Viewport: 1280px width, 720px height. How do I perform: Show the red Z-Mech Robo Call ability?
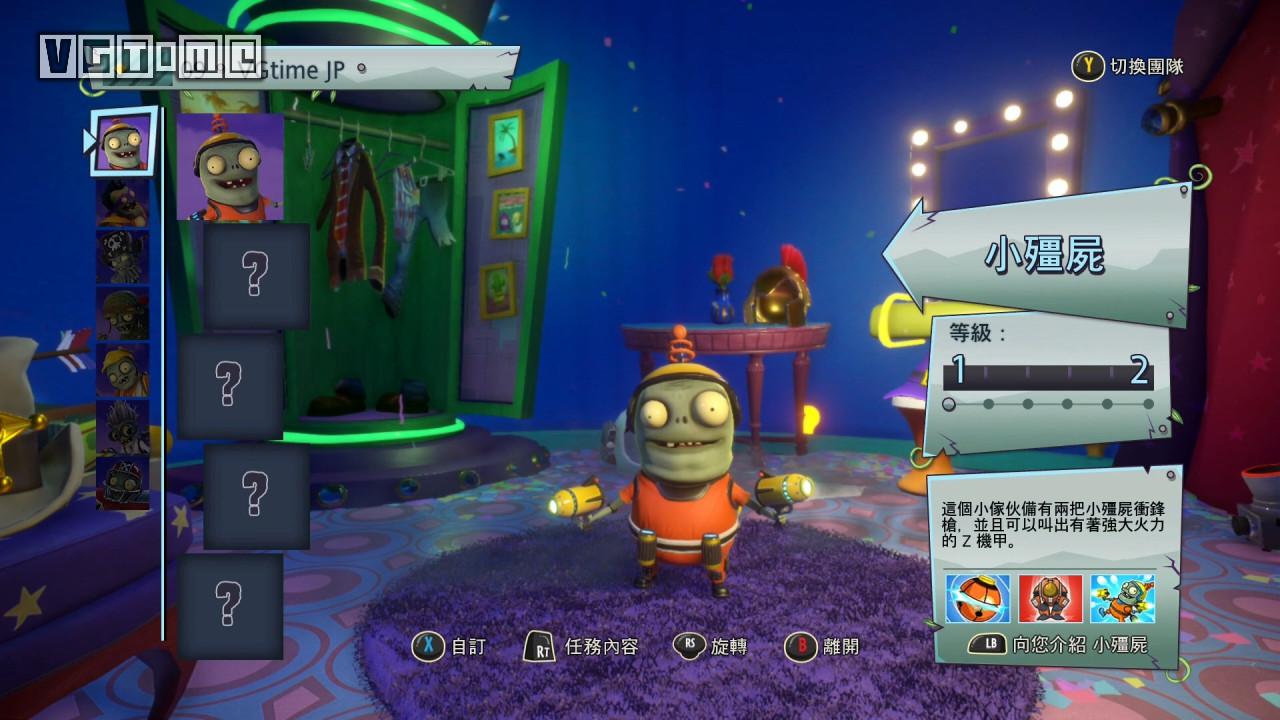click(1050, 599)
